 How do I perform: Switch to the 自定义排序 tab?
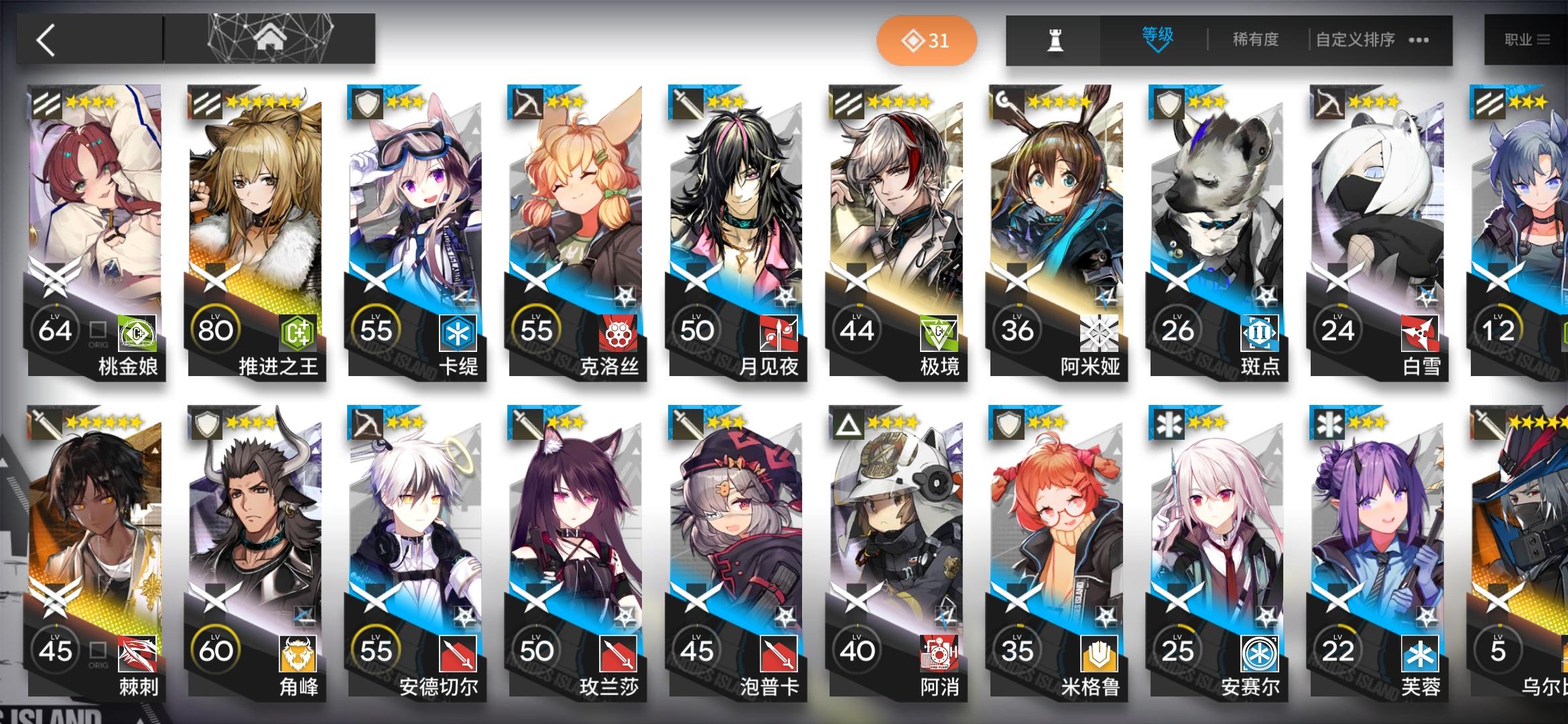click(1354, 40)
